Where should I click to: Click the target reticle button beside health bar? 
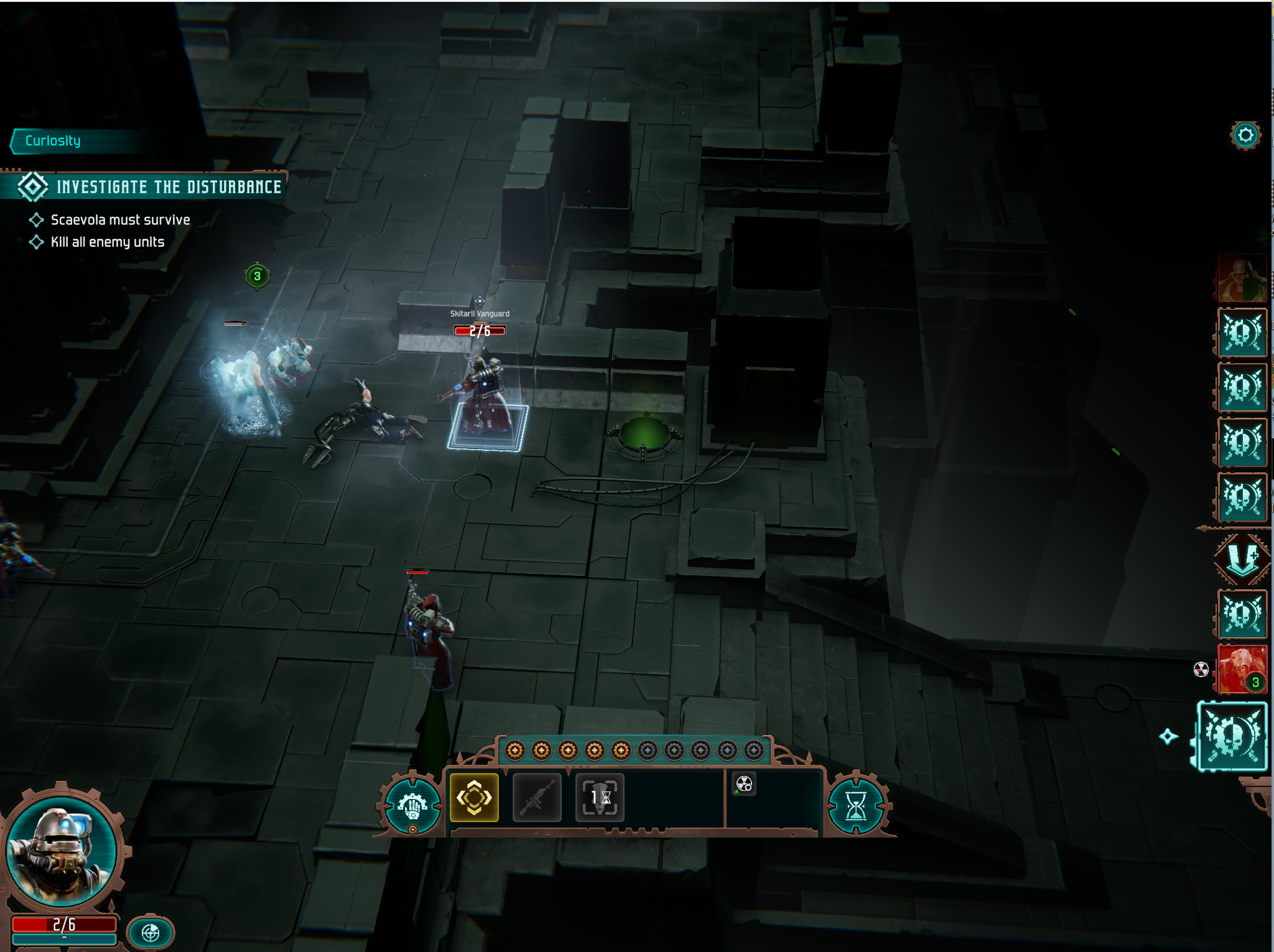pos(151,932)
